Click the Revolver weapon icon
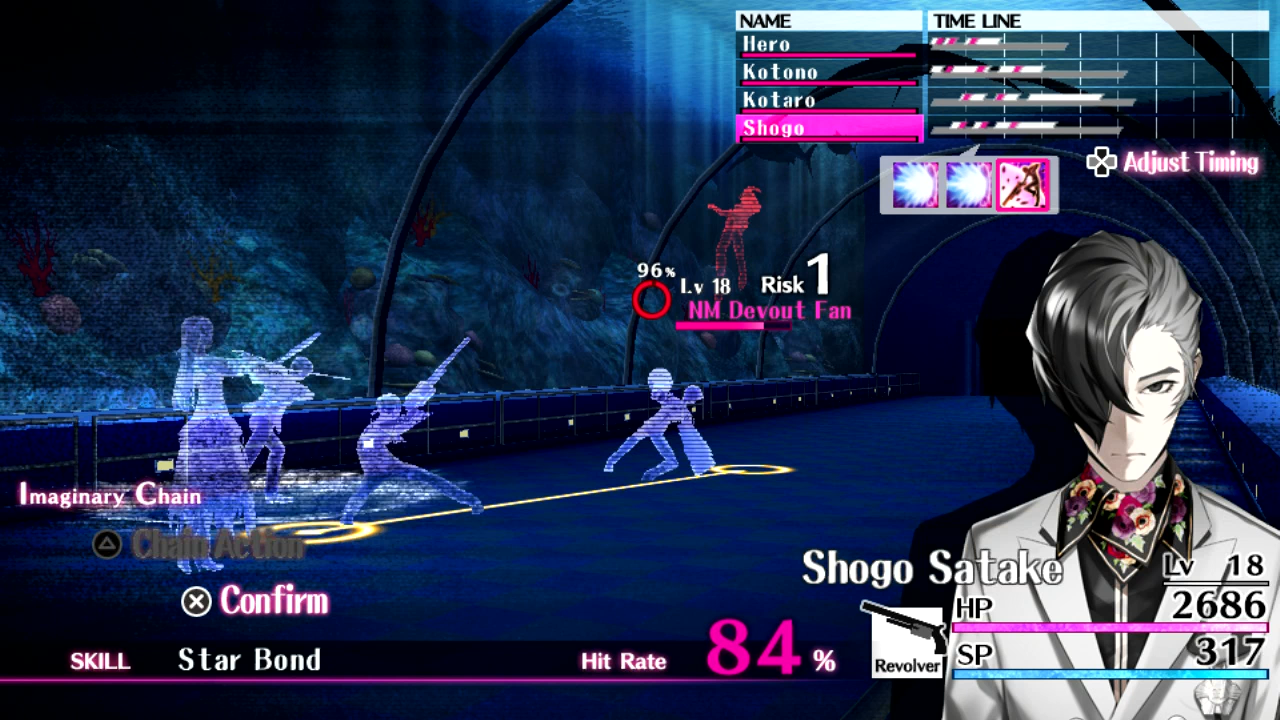 click(907, 640)
